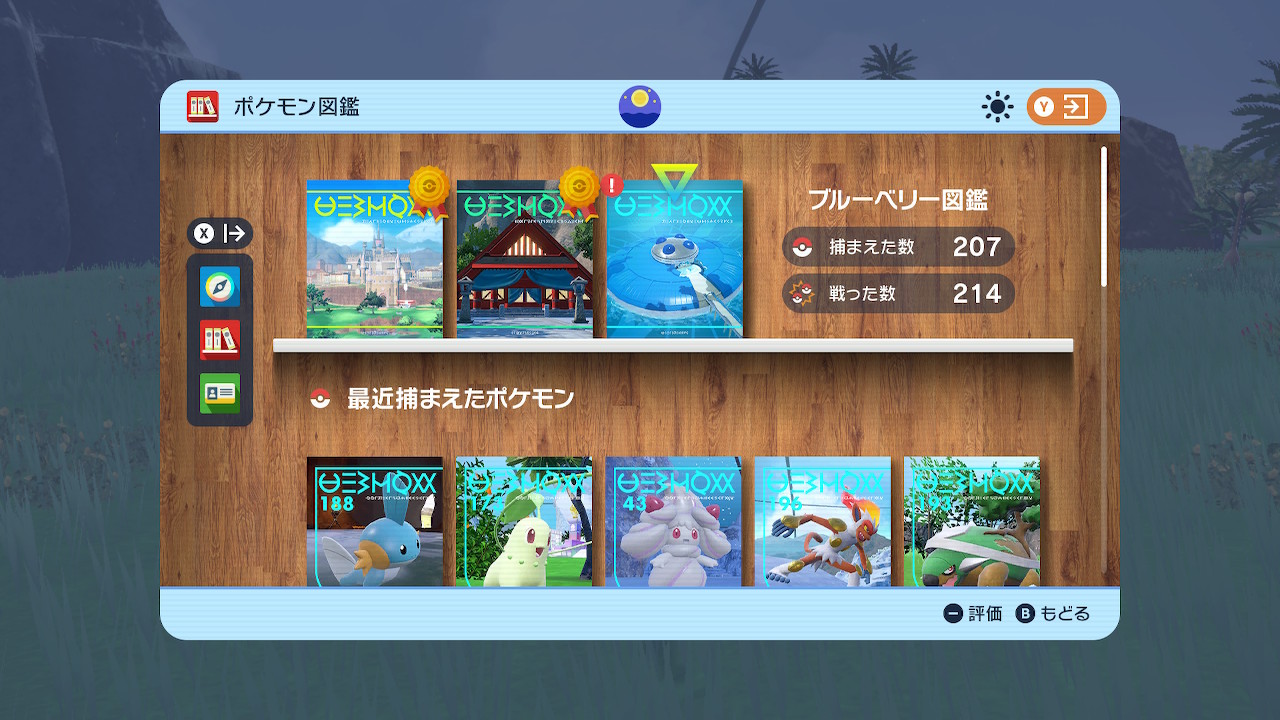Viewport: 1280px width, 720px height.
Task: Click the night-sky moon icon
Action: click(x=640, y=107)
